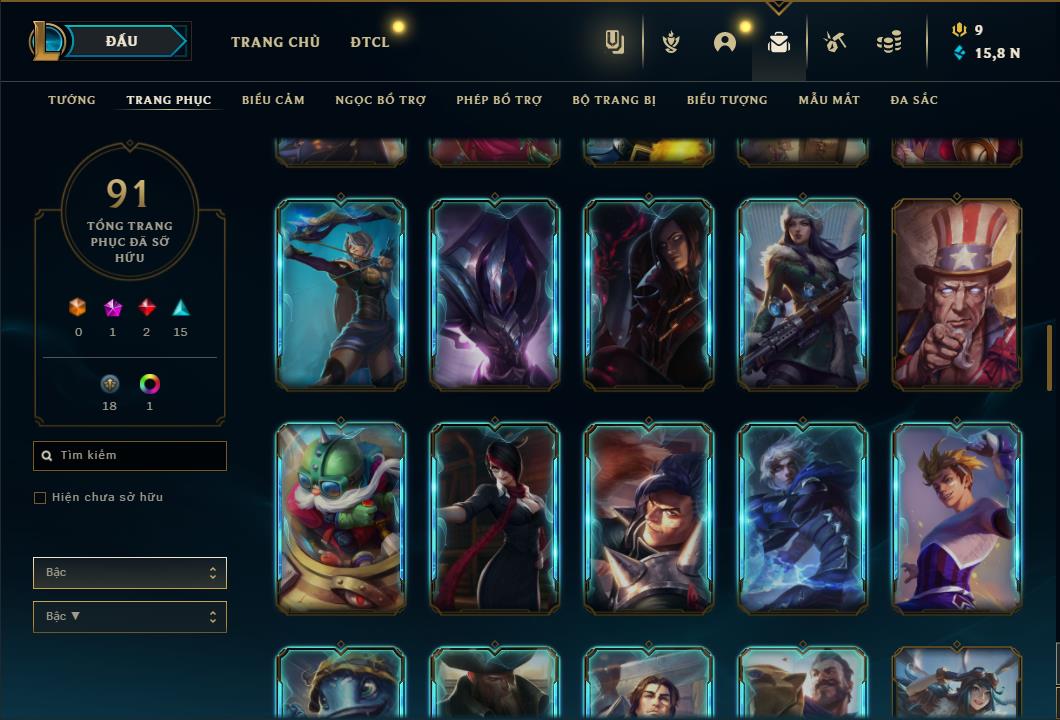Toggle the Hiện chưa sở hữu checkbox
This screenshot has height=720, width=1060.
pyautogui.click(x=40, y=498)
